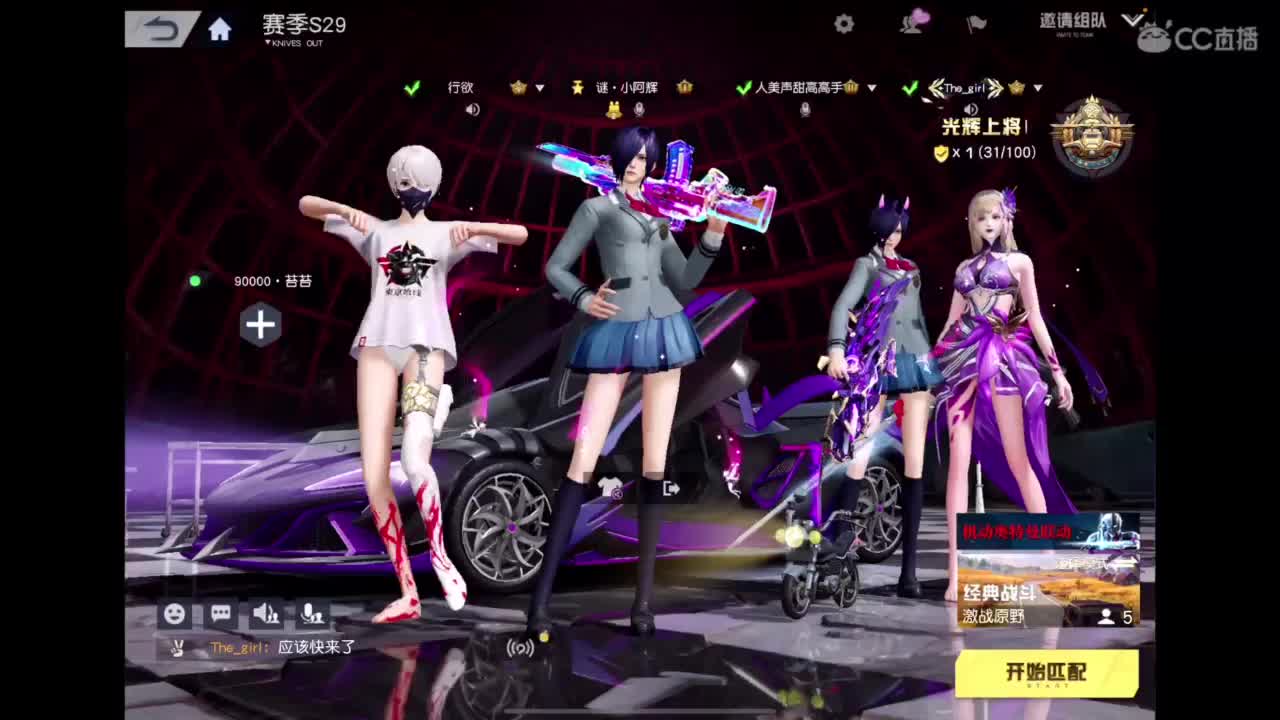
Task: Open the game settings gear
Action: pyautogui.click(x=842, y=25)
